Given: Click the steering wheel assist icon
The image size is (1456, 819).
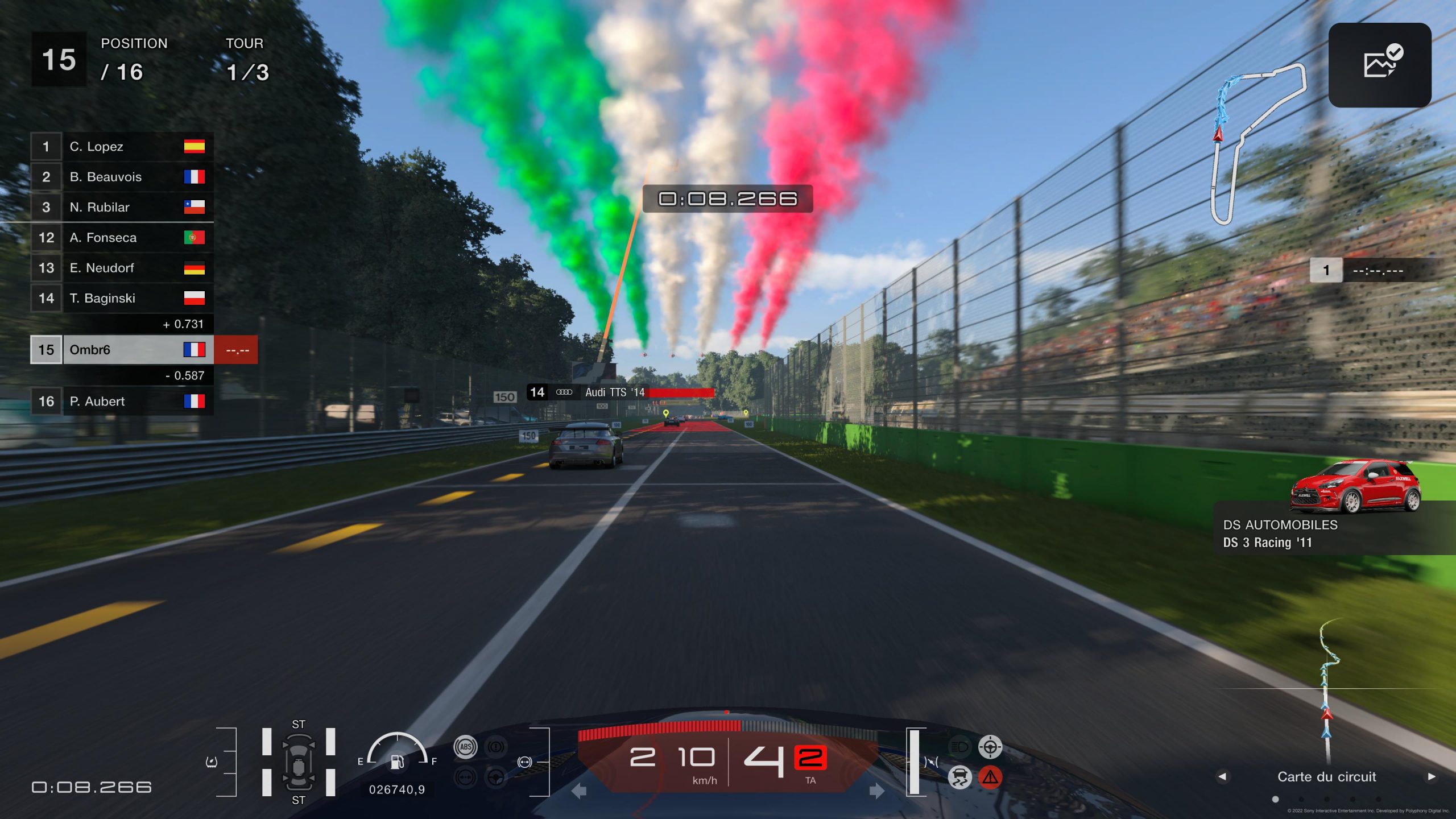Looking at the screenshot, I should 496,777.
